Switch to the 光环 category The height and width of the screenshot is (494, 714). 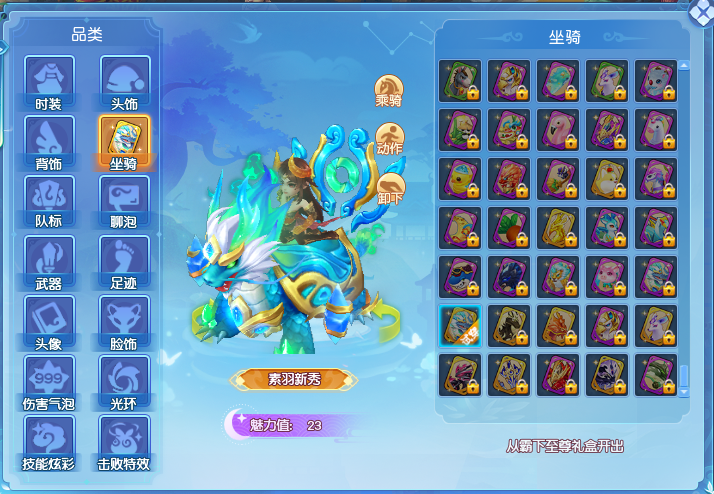(x=124, y=381)
